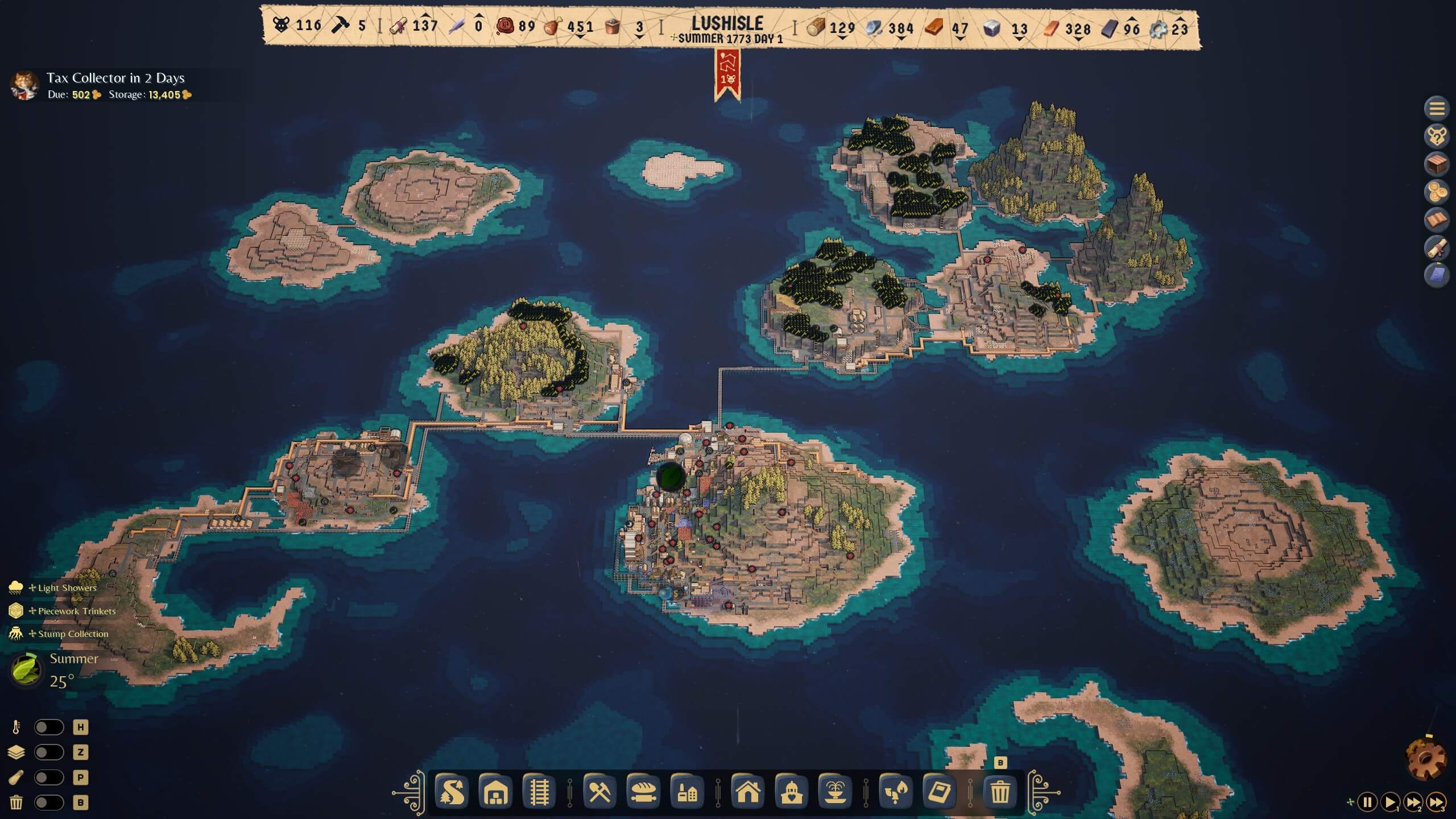Toggle the B overlay switch
Screen dimensions: 1456x819
coord(50,803)
